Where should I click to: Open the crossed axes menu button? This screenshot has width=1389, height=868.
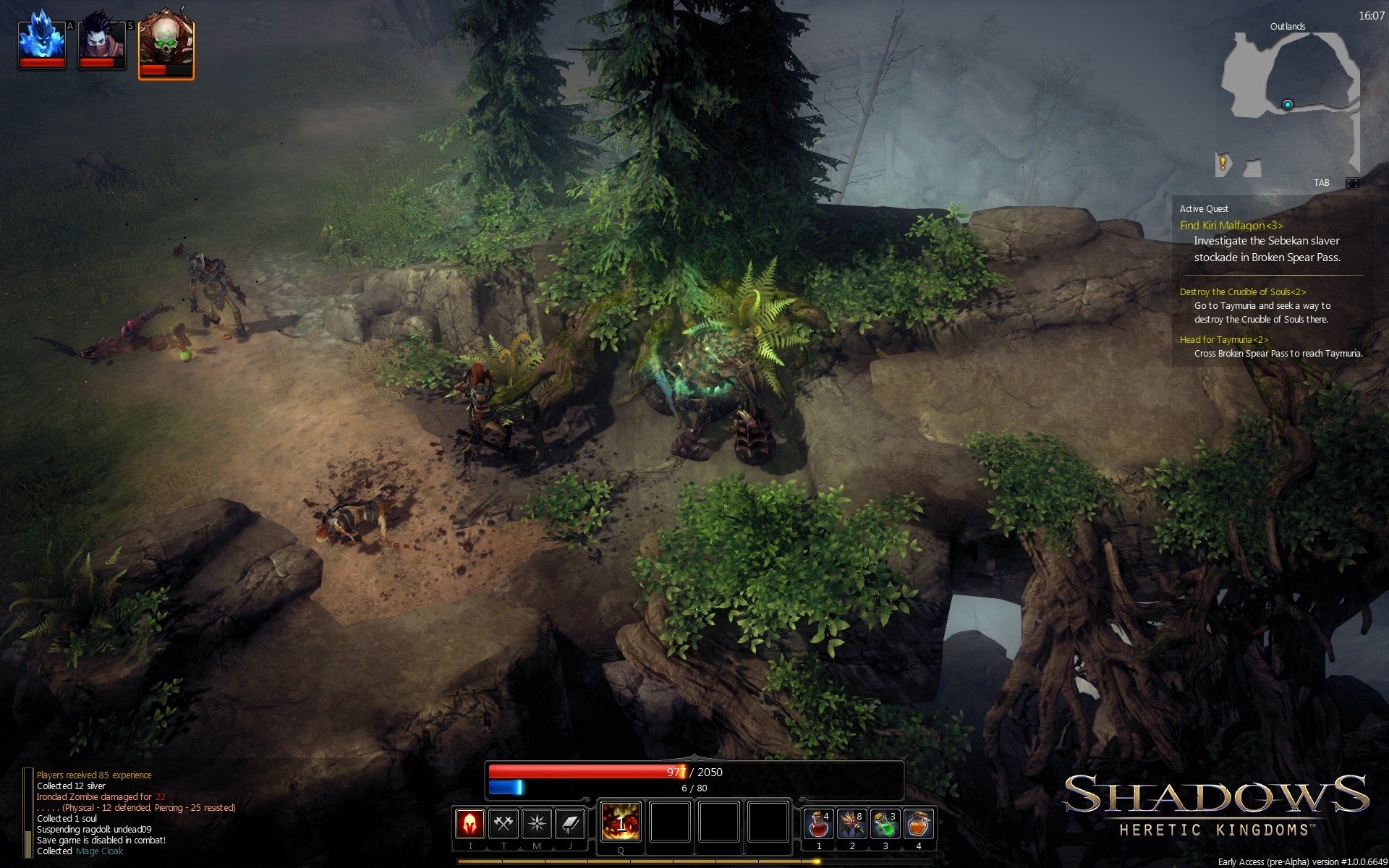[x=504, y=824]
